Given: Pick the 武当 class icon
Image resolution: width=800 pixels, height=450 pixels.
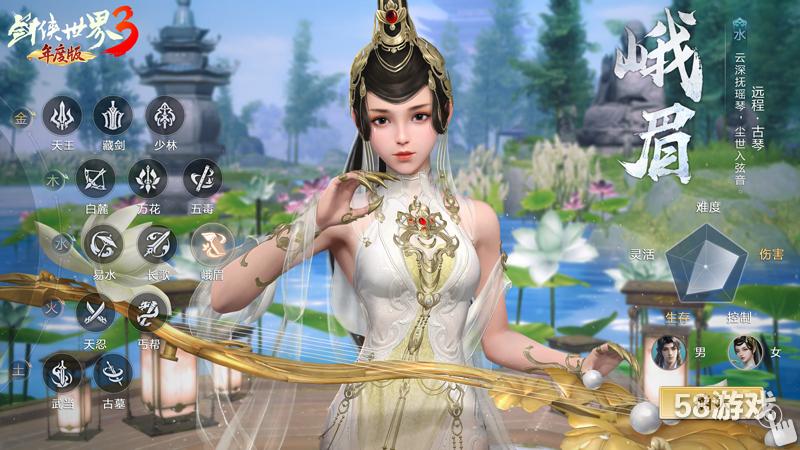Looking at the screenshot, I should 63,373.
